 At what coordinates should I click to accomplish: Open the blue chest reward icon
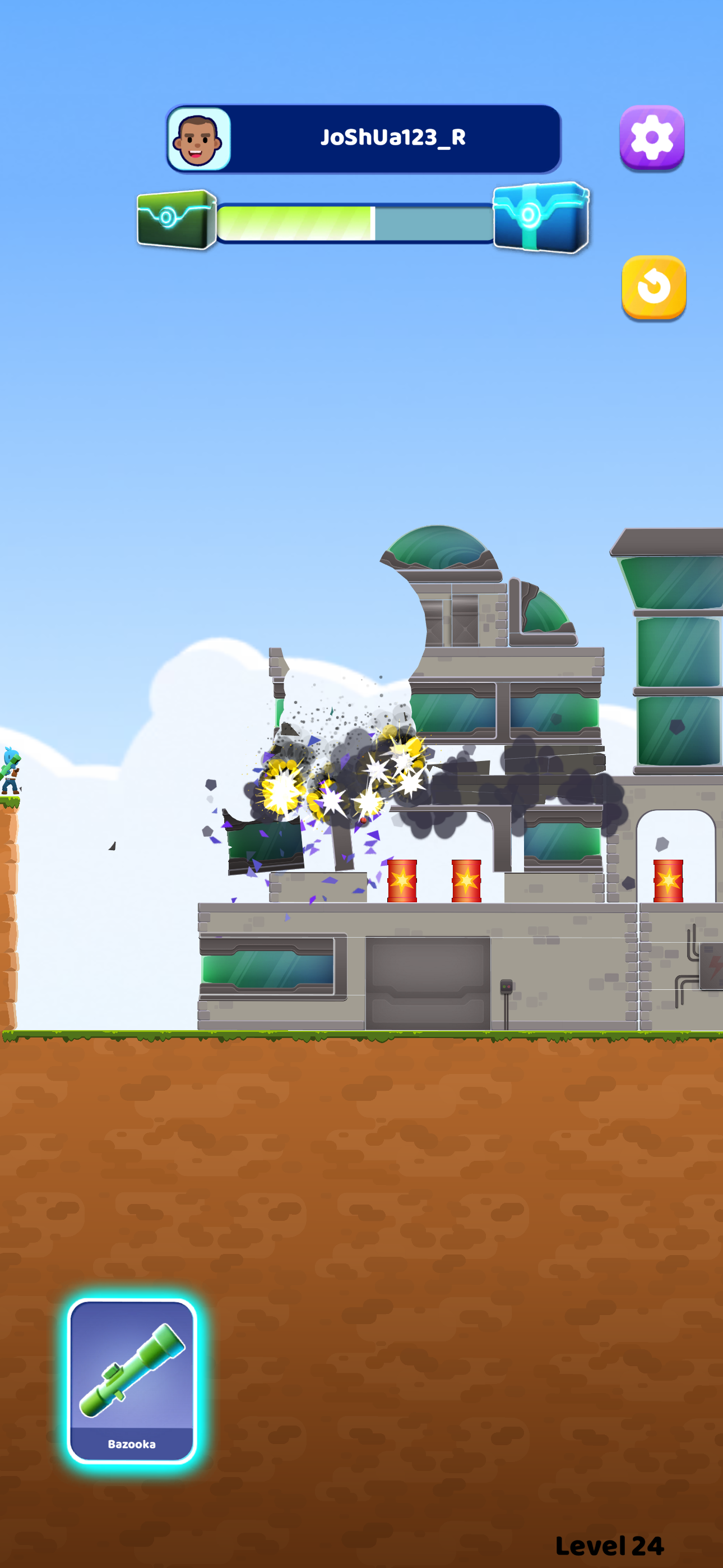(539, 219)
